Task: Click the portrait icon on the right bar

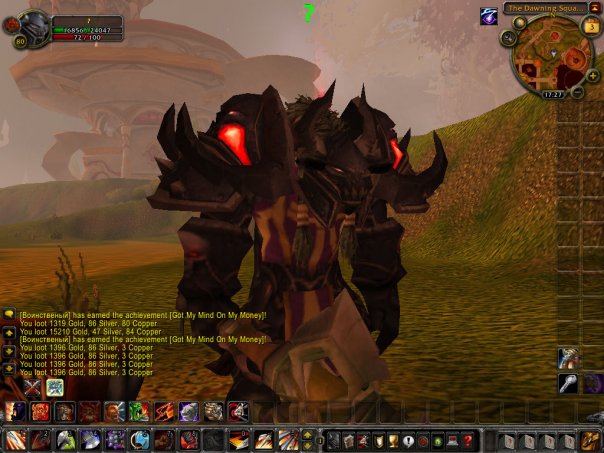Action: 567,358
